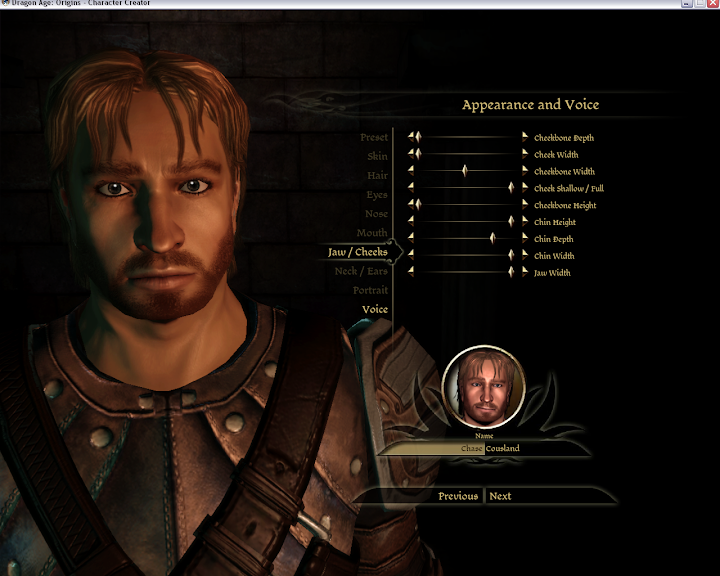The width and height of the screenshot is (720, 576).
Task: Select the Jaw / Cheeks category
Action: coord(357,252)
